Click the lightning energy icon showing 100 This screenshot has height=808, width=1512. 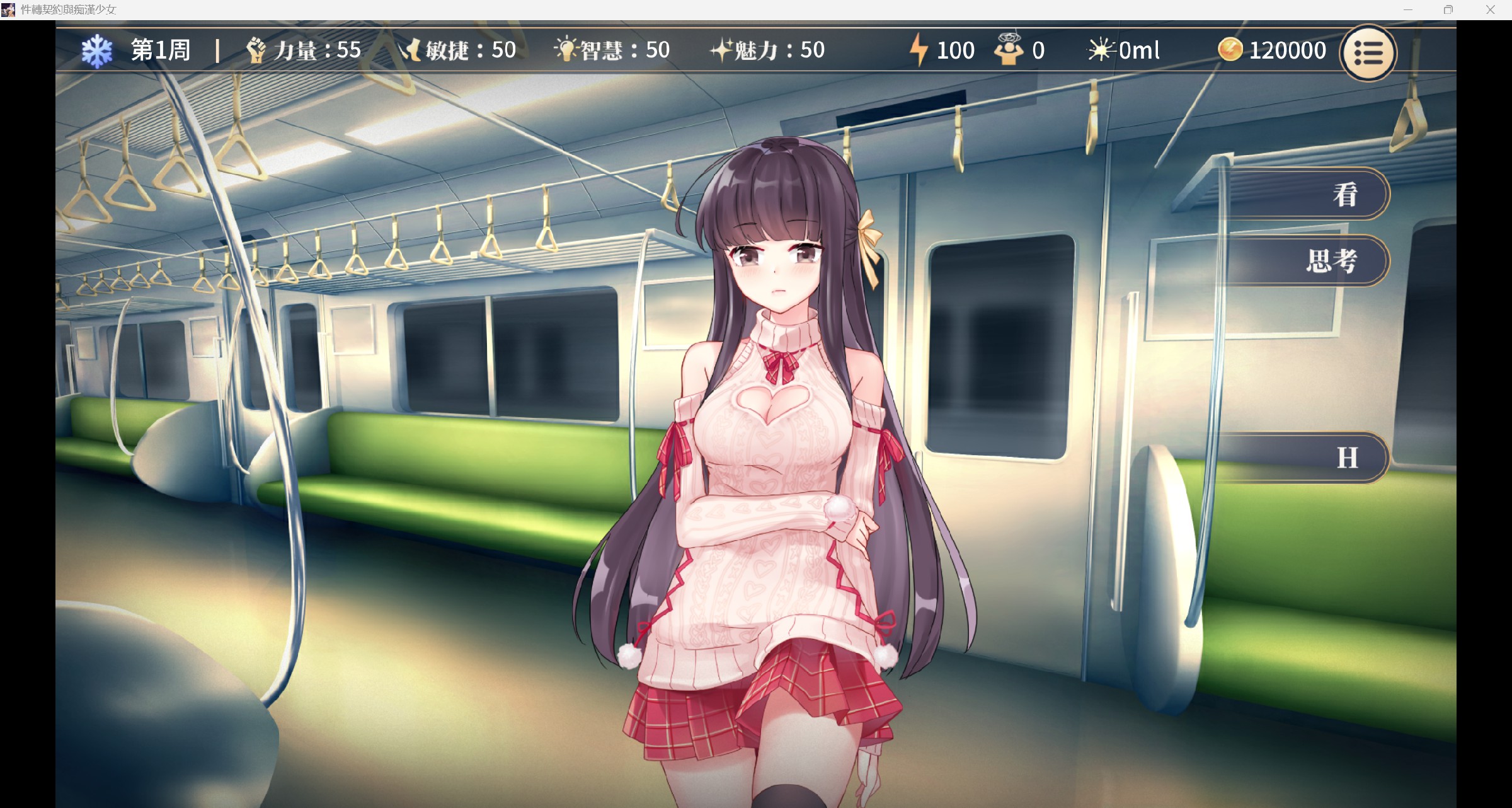pos(919,50)
